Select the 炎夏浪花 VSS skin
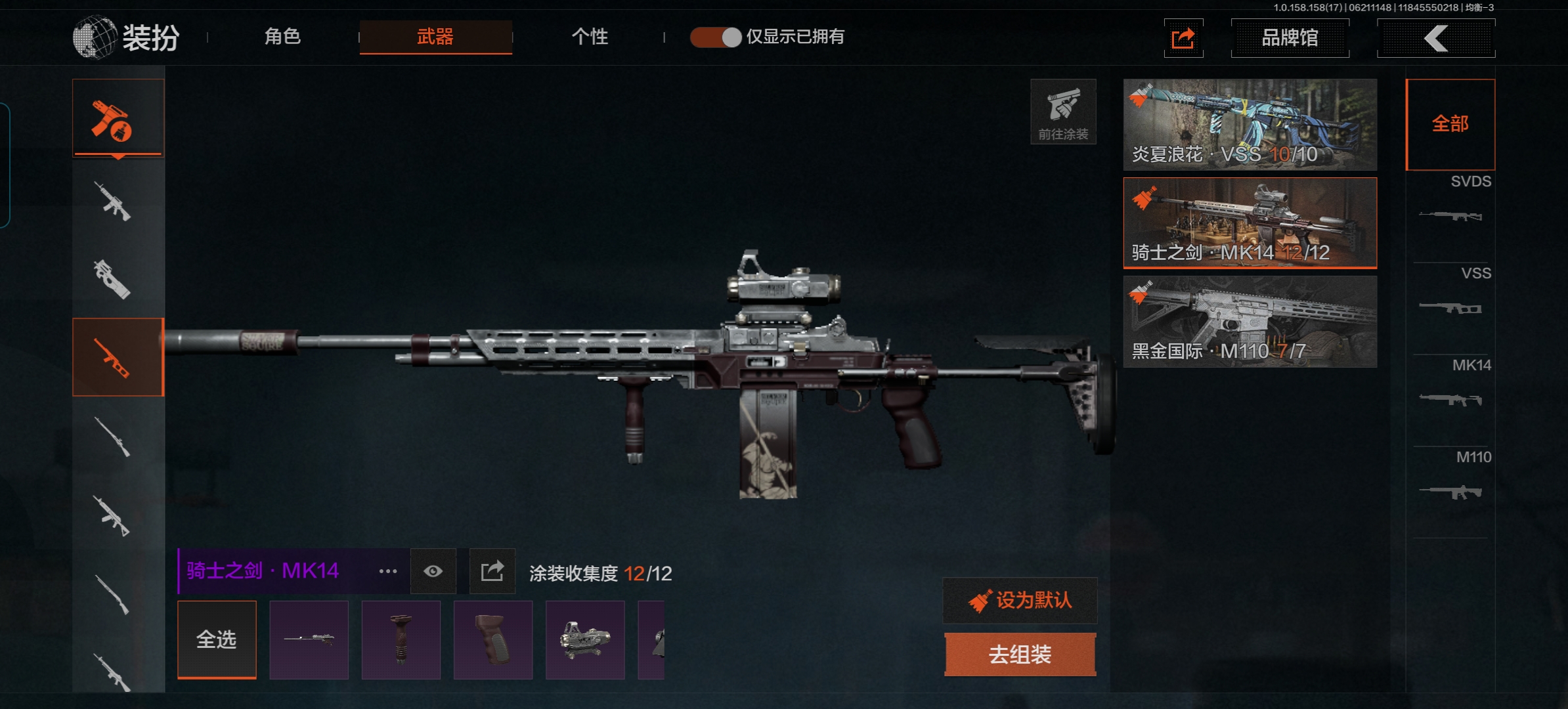Screen dimensions: 1568x709 1250,125
